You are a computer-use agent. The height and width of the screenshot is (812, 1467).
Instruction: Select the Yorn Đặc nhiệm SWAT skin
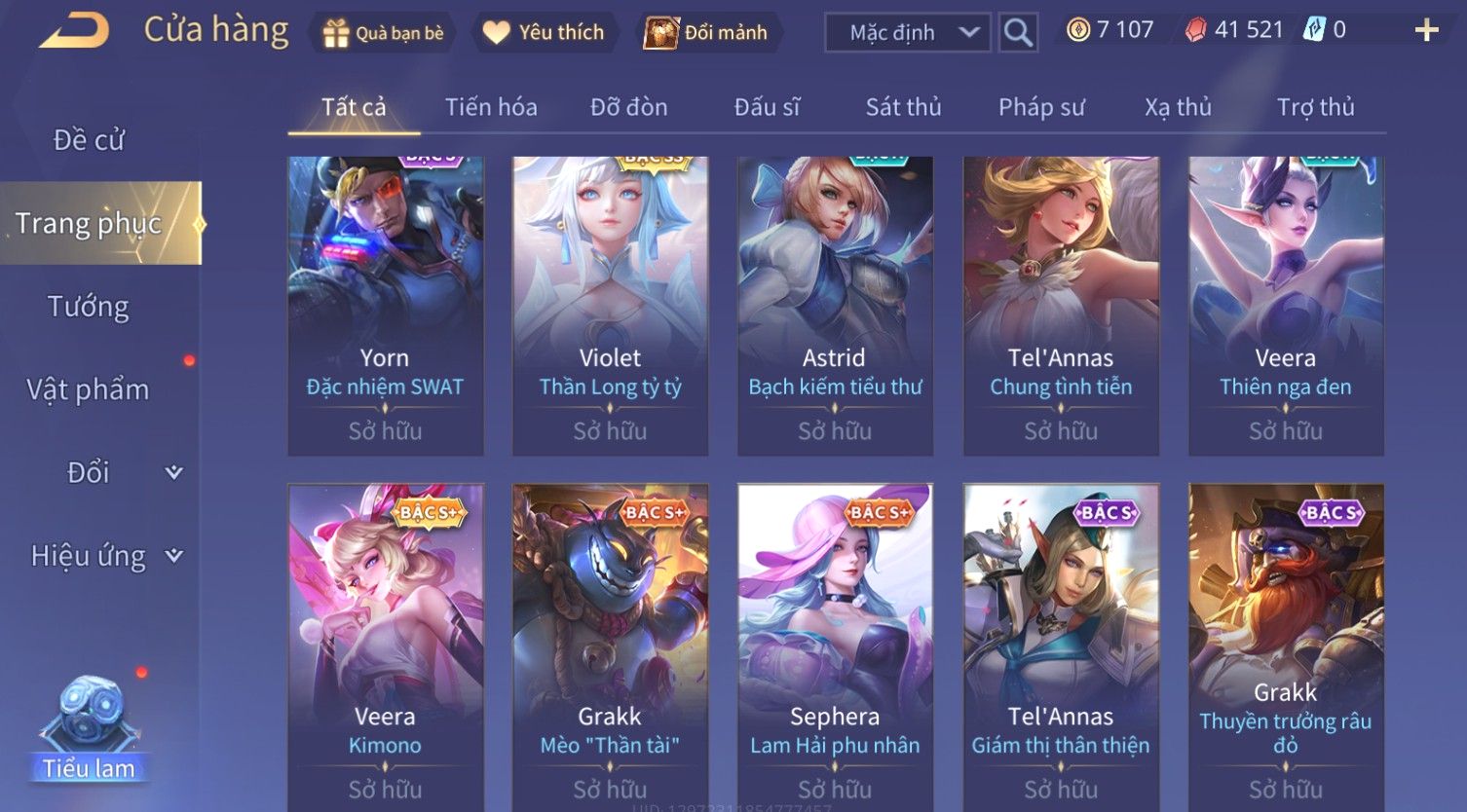[x=385, y=306]
